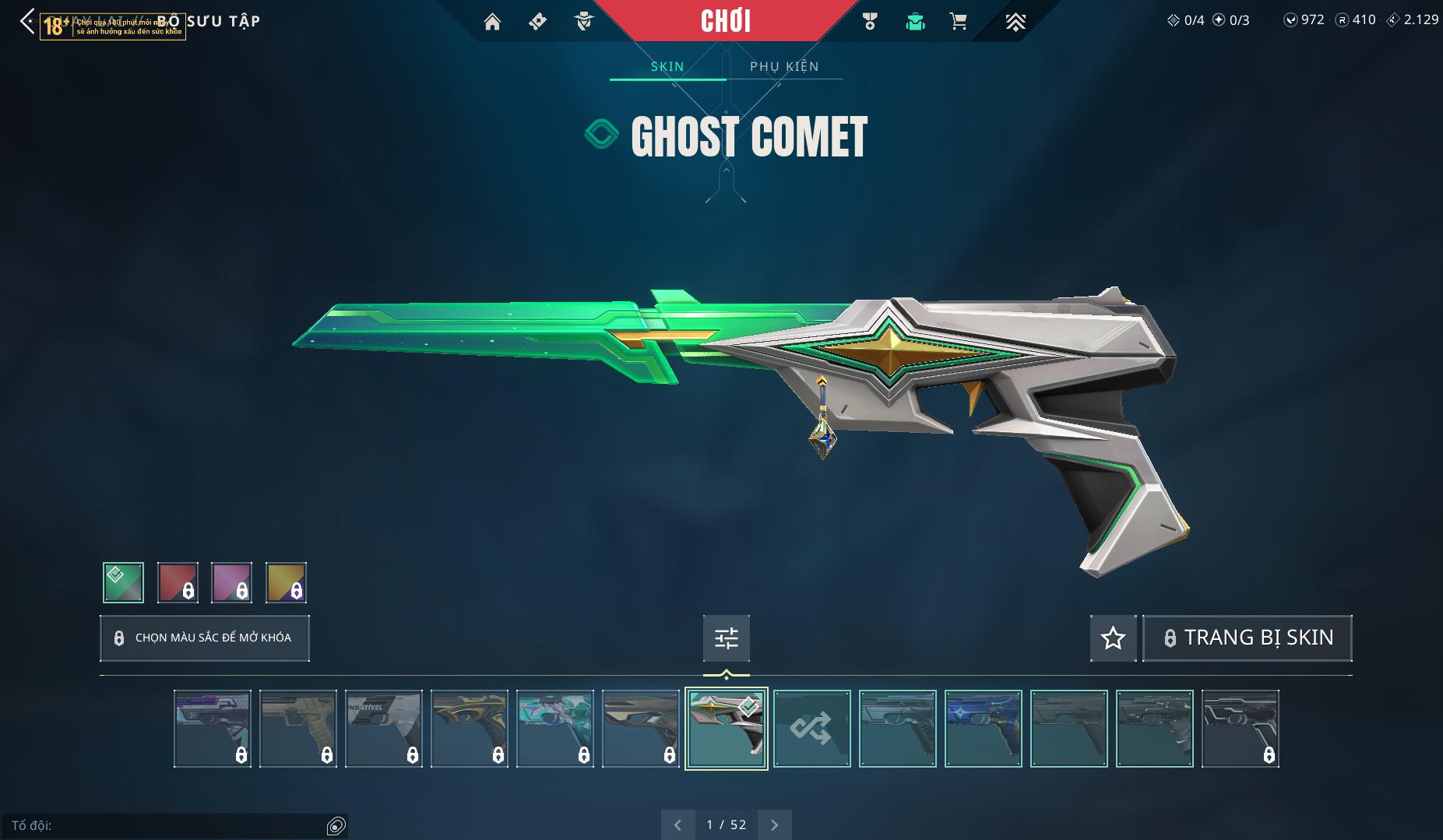Pick the locked pink color variant
The image size is (1443, 840).
click(x=231, y=582)
